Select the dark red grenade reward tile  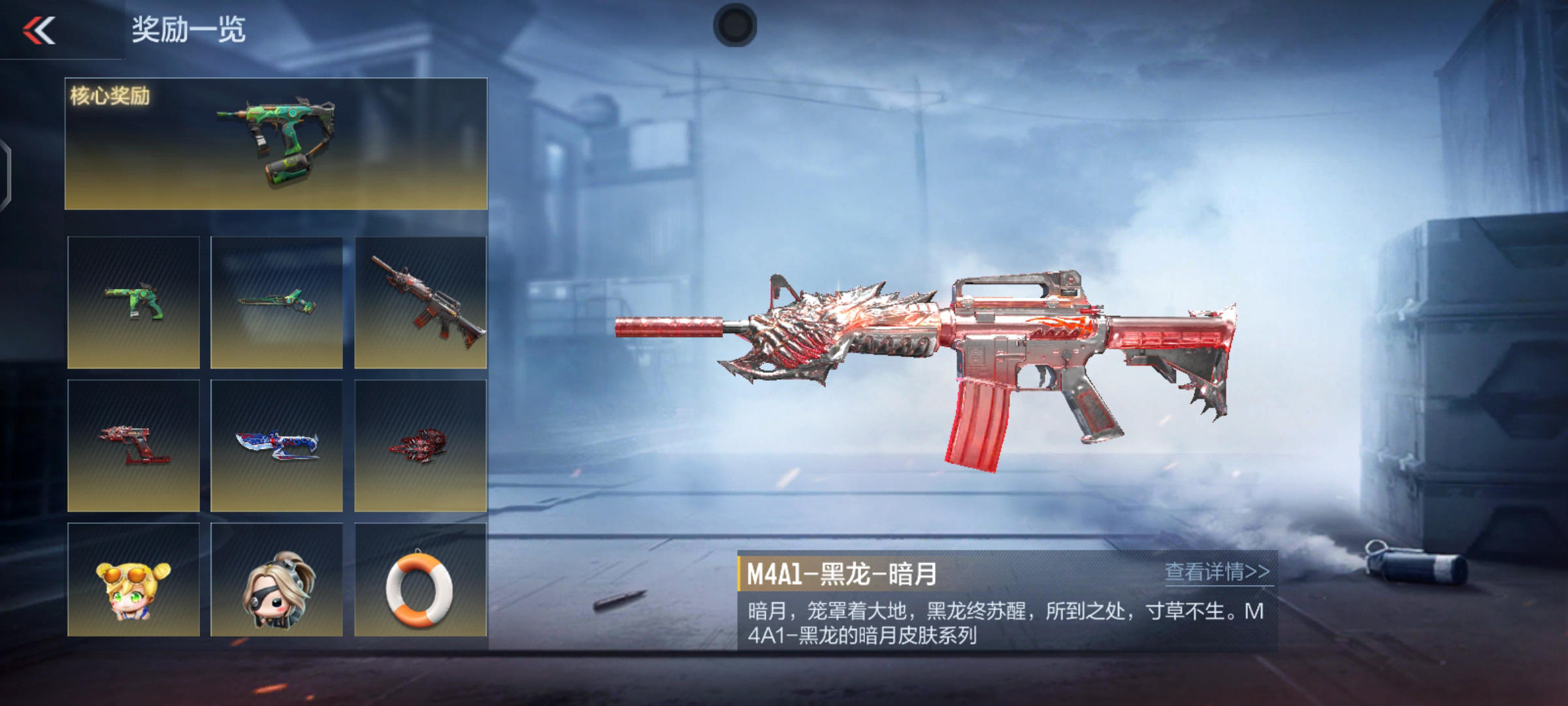tap(420, 445)
